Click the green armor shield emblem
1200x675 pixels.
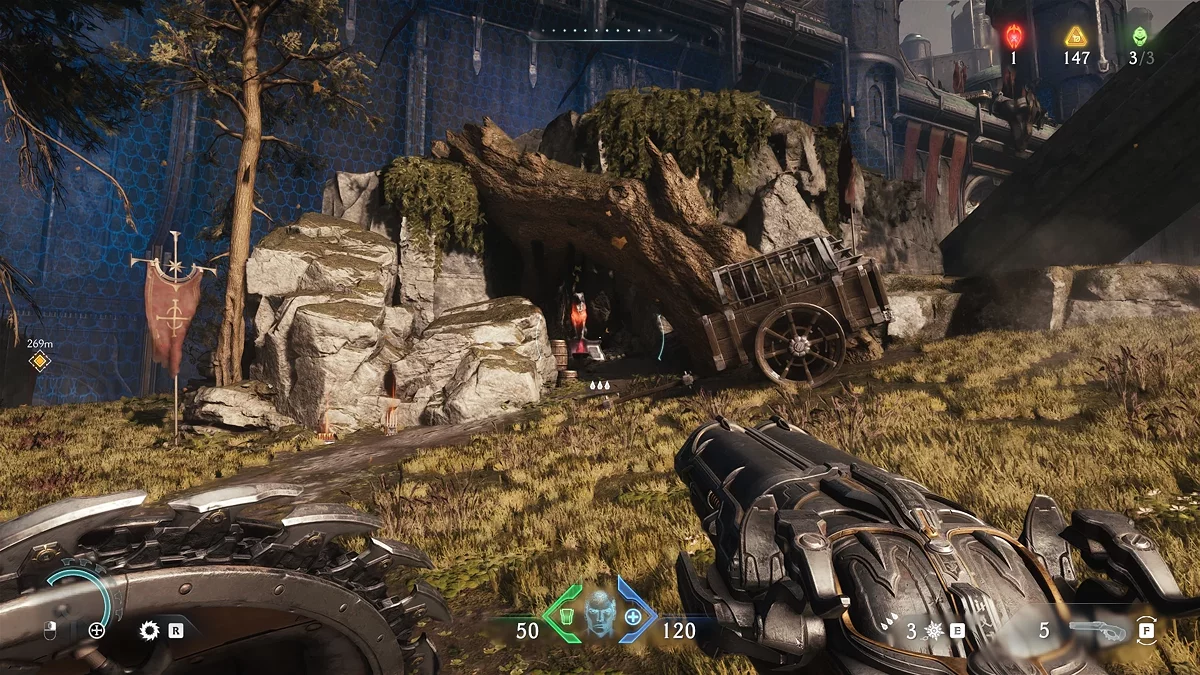(563, 614)
